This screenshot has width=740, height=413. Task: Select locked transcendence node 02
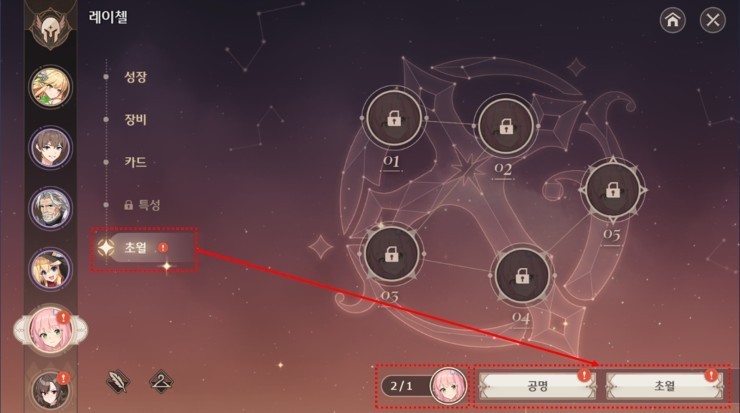pyautogui.click(x=505, y=126)
